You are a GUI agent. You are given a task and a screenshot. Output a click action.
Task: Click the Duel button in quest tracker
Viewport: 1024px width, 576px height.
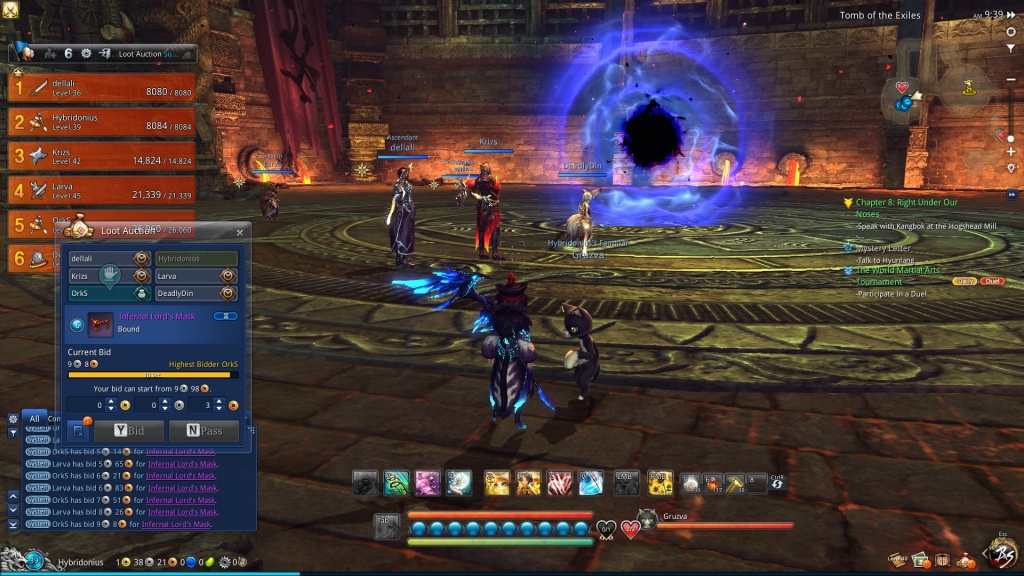pyautogui.click(x=992, y=281)
